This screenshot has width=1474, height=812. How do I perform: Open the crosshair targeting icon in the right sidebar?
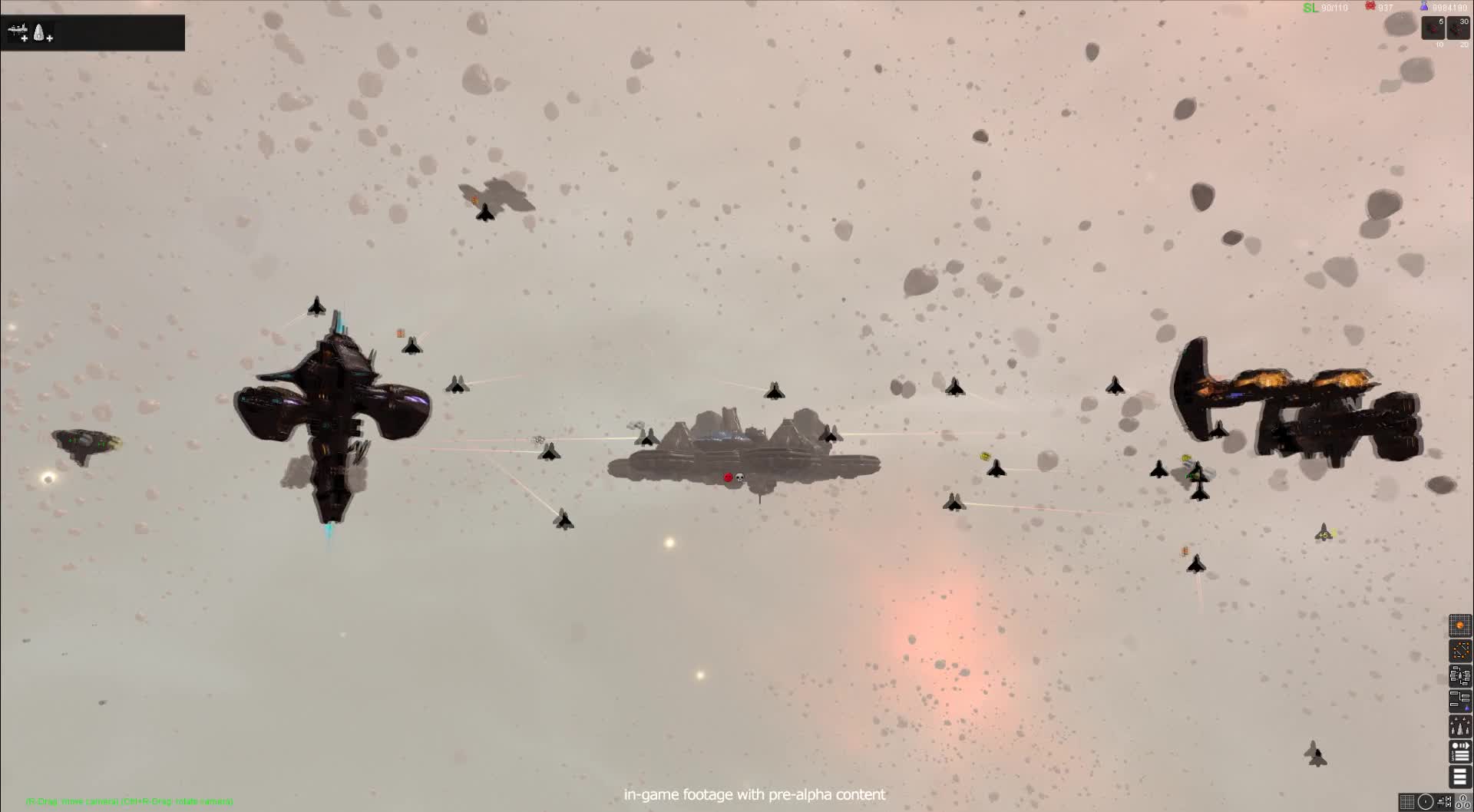(1460, 651)
